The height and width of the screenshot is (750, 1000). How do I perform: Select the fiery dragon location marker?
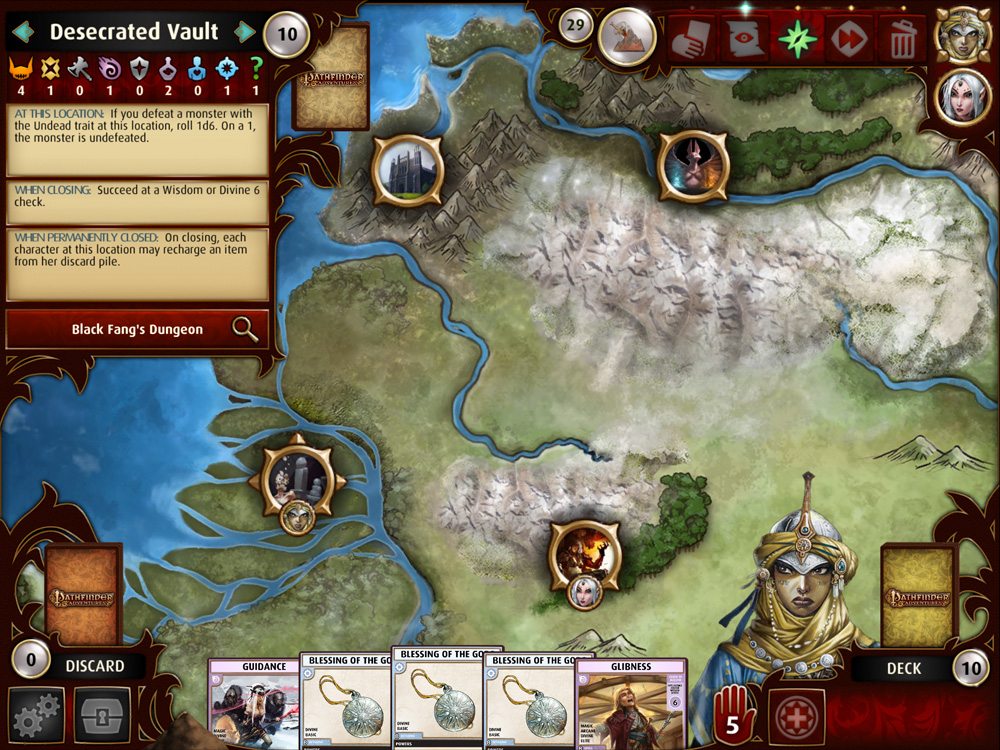coord(585,554)
